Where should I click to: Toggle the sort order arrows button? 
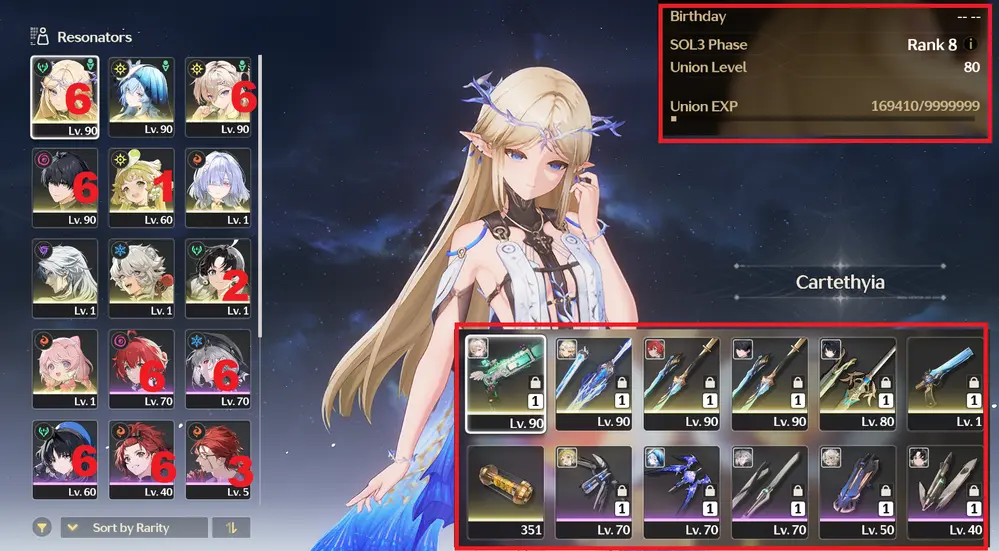point(231,527)
